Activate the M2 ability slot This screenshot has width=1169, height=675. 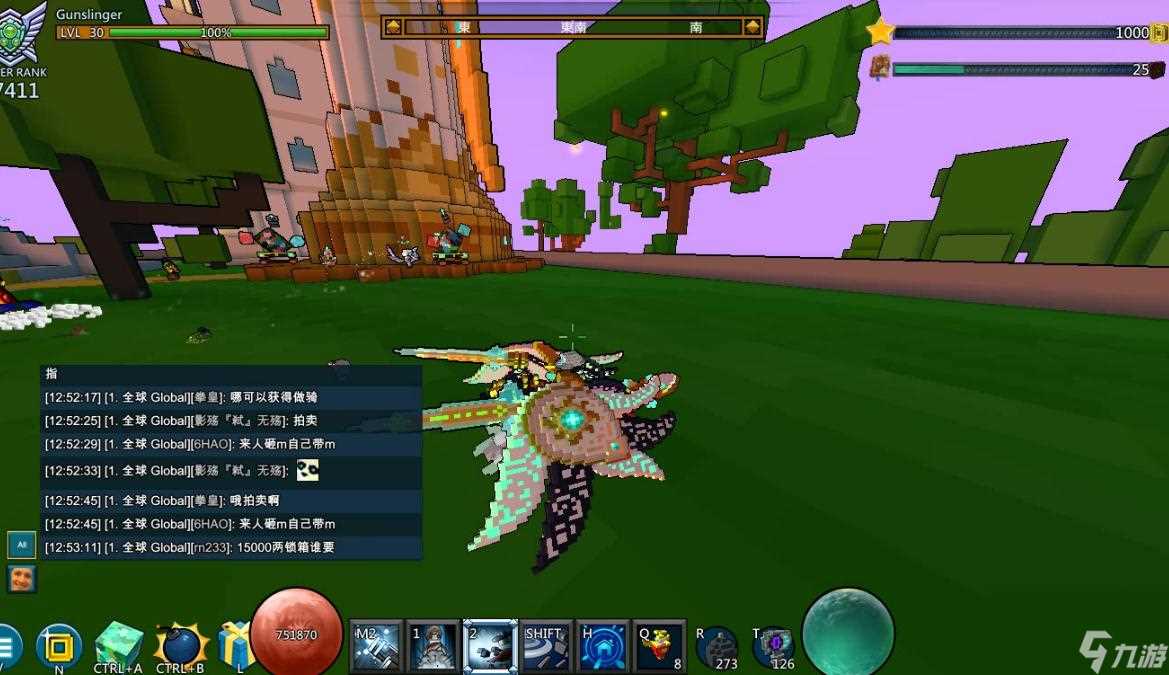(376, 646)
